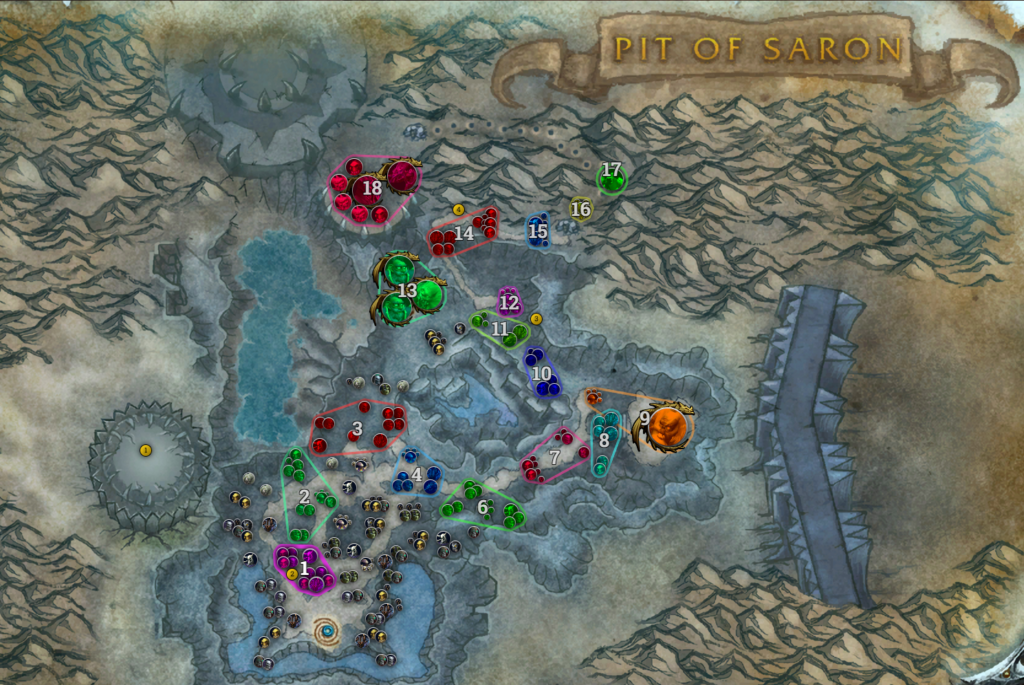This screenshot has height=685, width=1024.
Task: Select pull number 1 marker
Action: point(304,567)
